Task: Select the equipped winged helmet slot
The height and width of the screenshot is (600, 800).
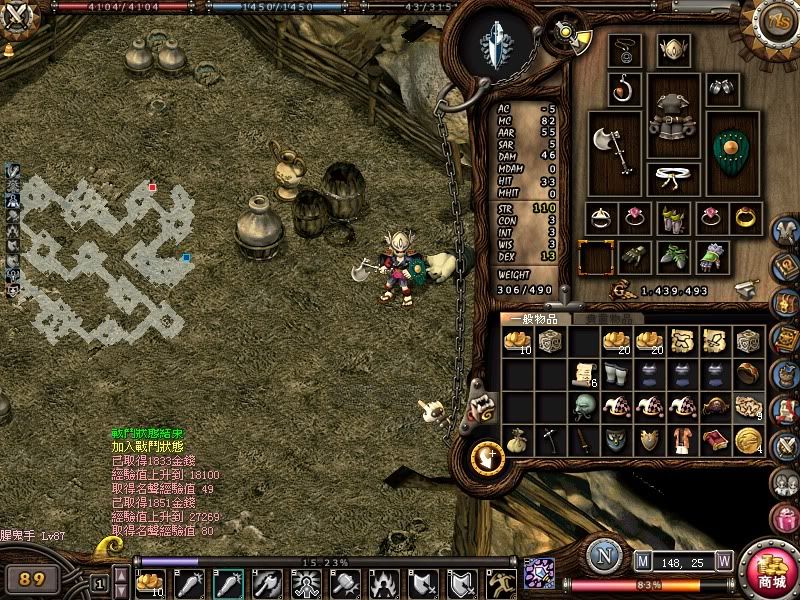Action: [673, 49]
